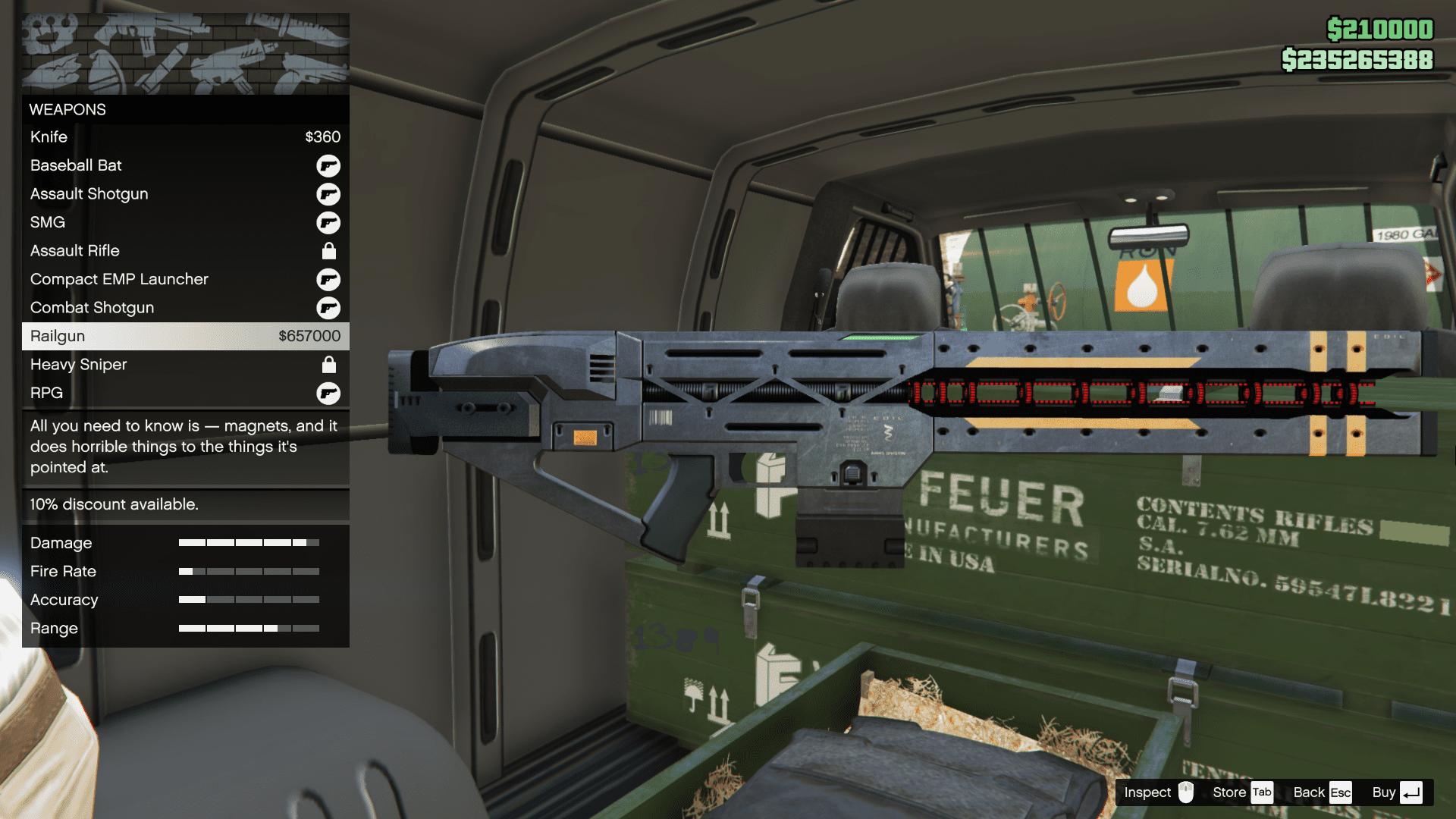The height and width of the screenshot is (819, 1456).
Task: Click the Fire Rate stat bar
Action: click(x=250, y=571)
